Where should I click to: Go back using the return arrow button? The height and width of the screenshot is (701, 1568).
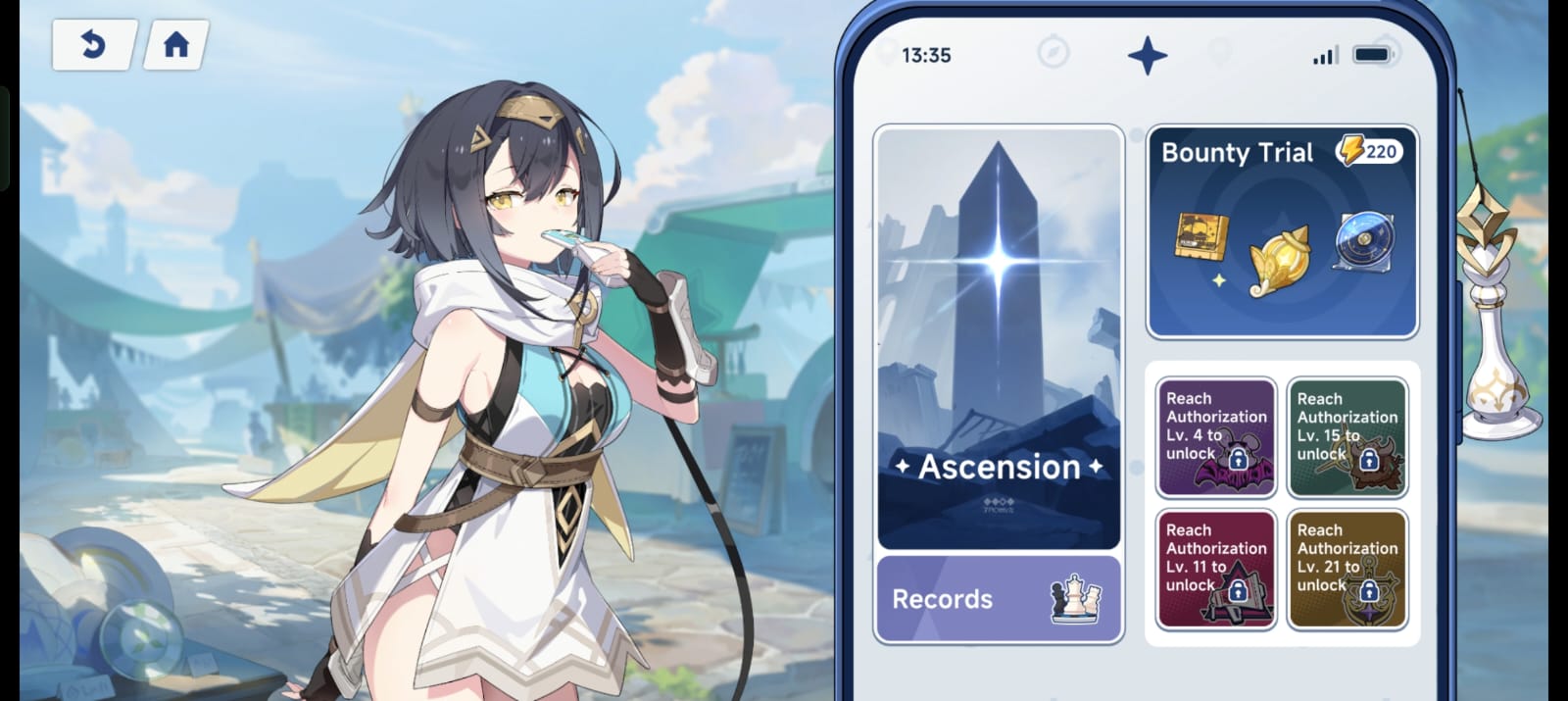tap(93, 44)
